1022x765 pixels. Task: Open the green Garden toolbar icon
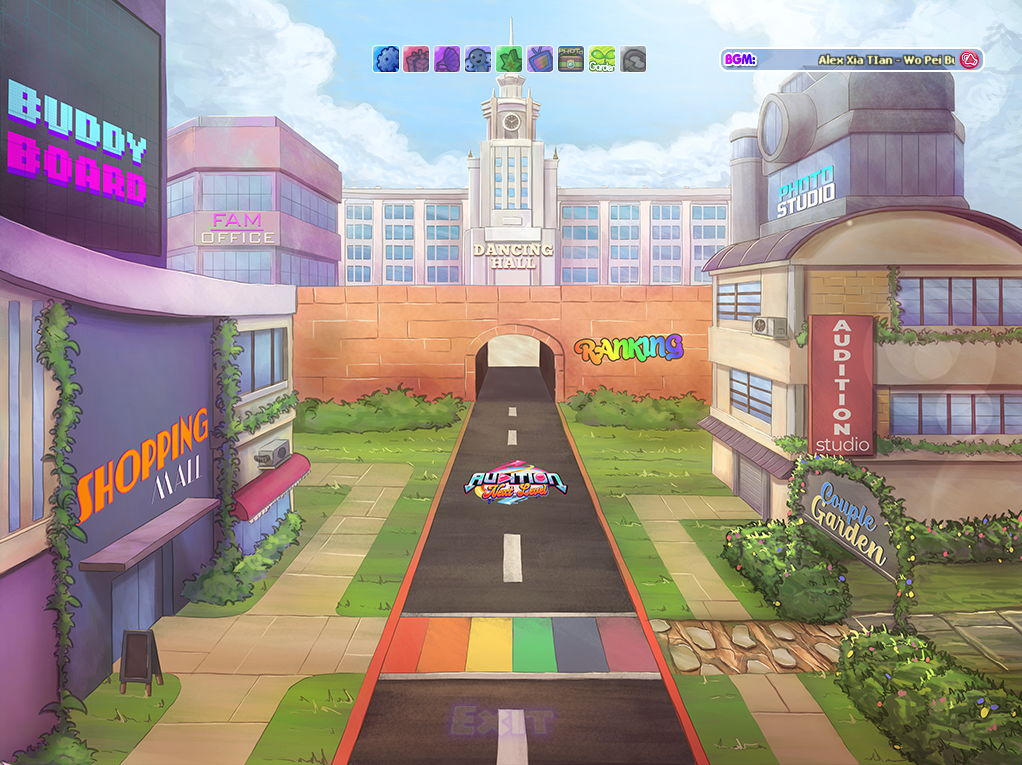point(602,59)
